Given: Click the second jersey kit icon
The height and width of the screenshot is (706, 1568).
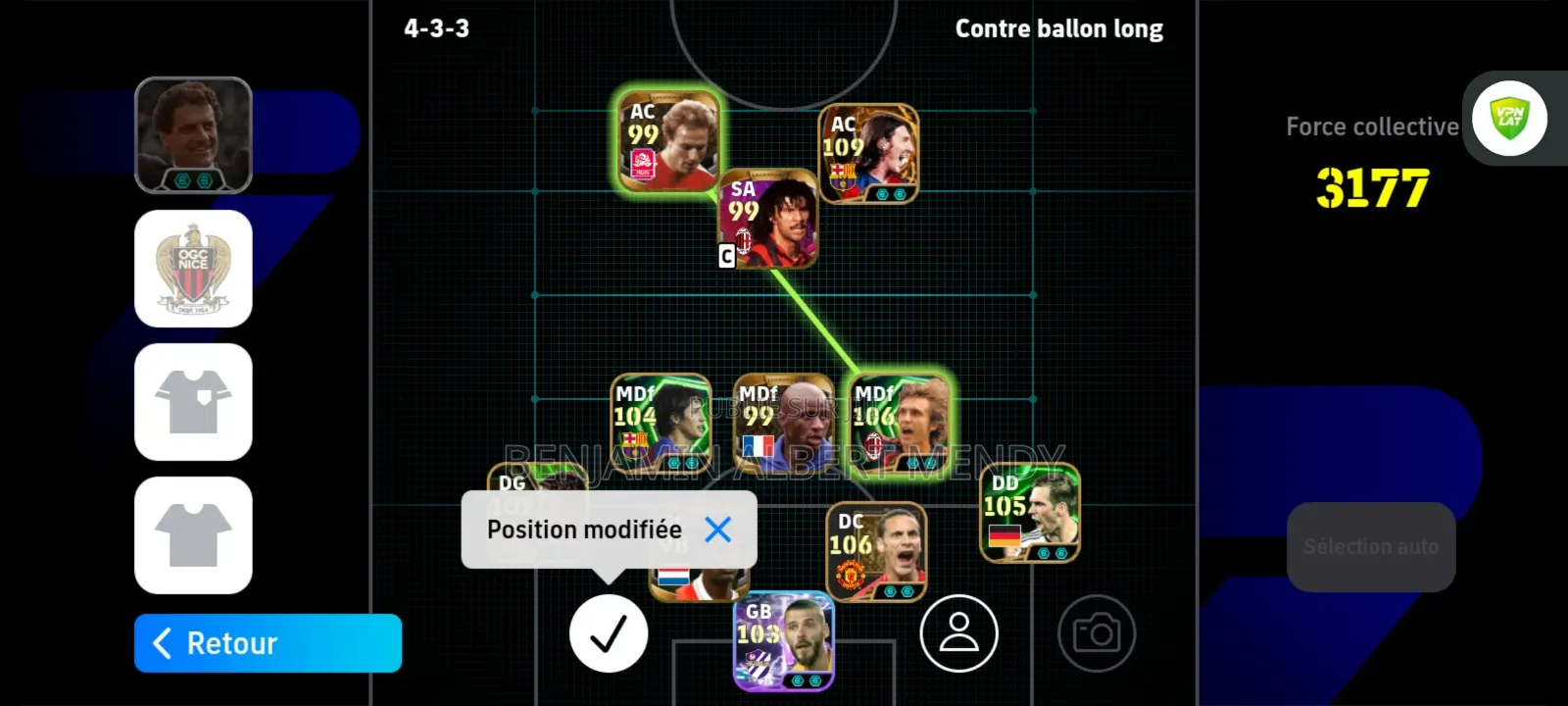Looking at the screenshot, I should tap(193, 536).
